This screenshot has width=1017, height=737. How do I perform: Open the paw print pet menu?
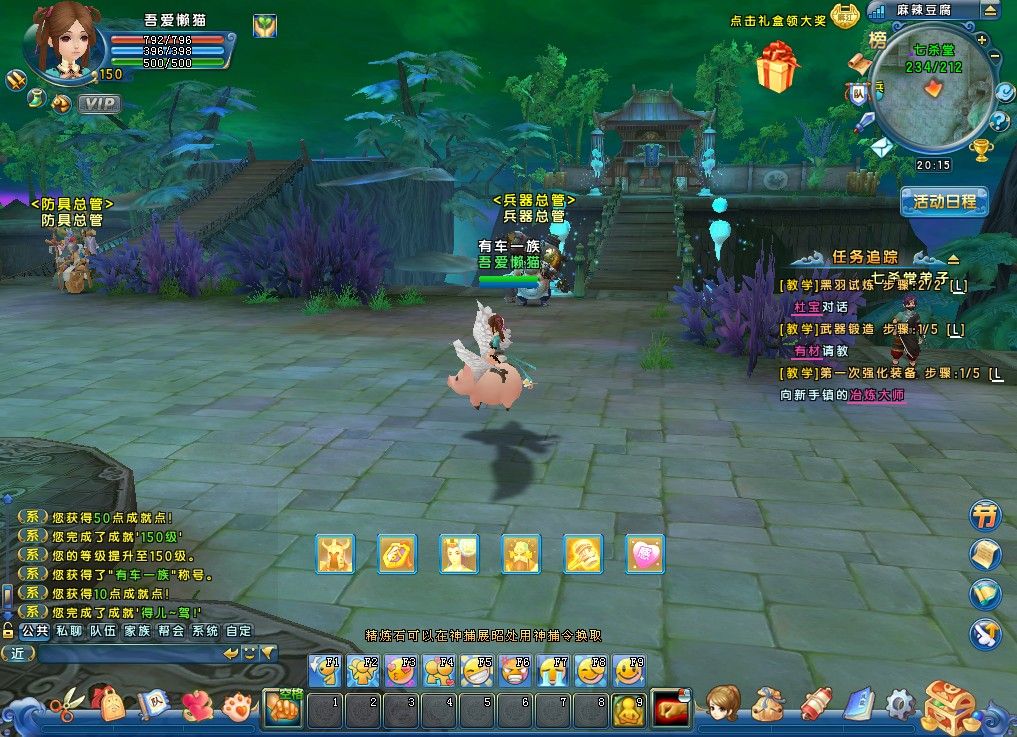coord(236,705)
